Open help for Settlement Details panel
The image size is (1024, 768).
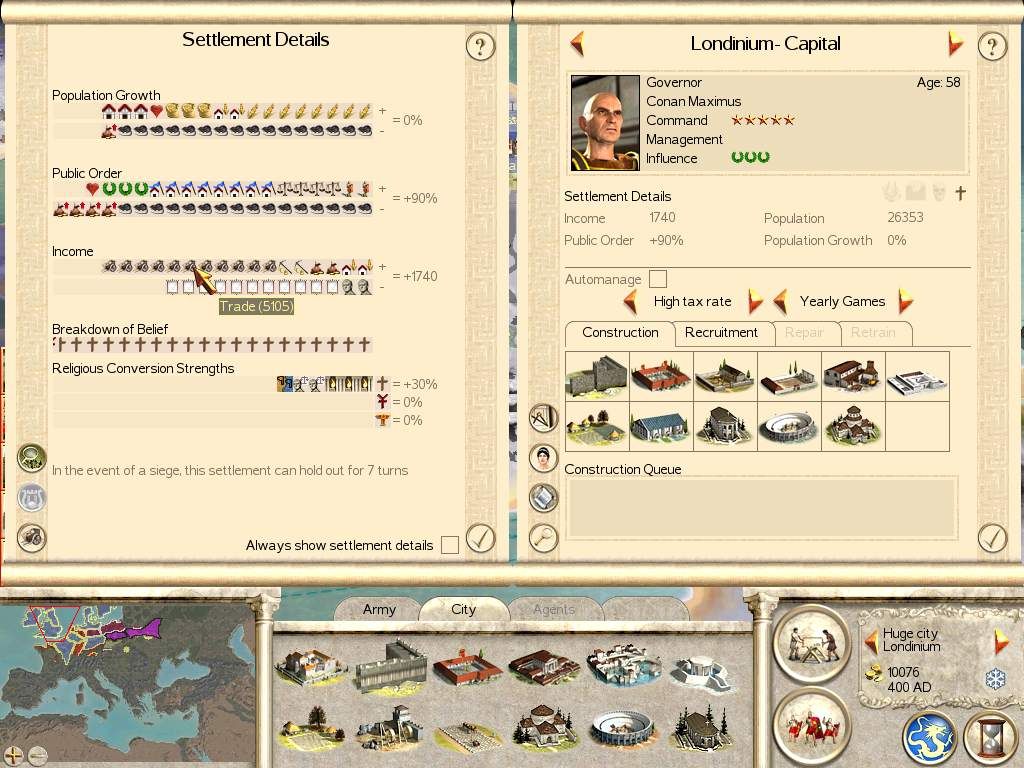[x=481, y=46]
